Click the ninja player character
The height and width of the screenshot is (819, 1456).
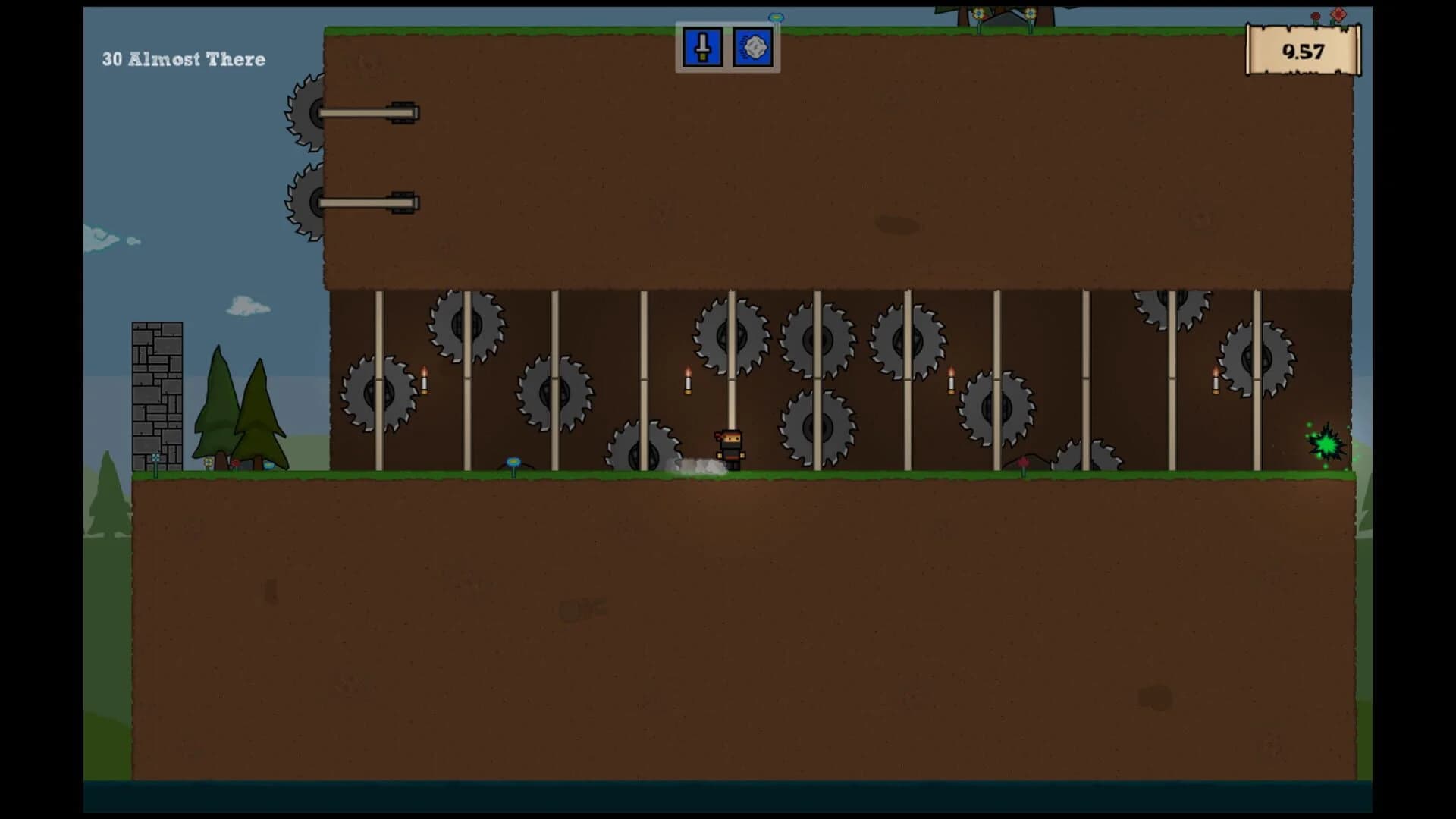tap(729, 447)
